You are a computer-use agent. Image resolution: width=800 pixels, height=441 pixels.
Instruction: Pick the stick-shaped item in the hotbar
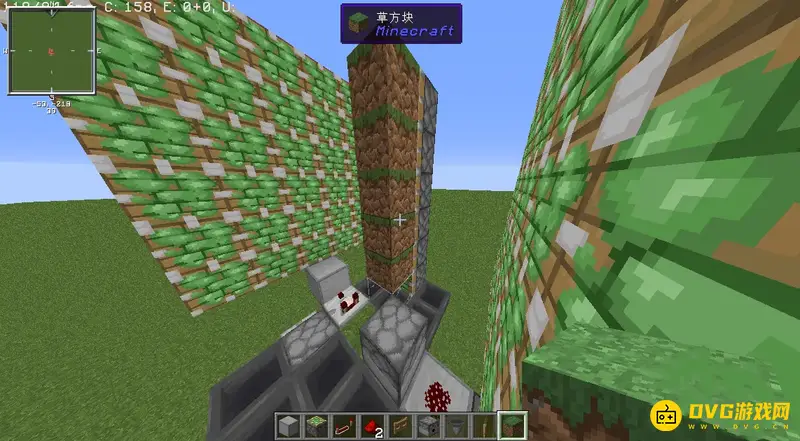pyautogui.click(x=484, y=427)
